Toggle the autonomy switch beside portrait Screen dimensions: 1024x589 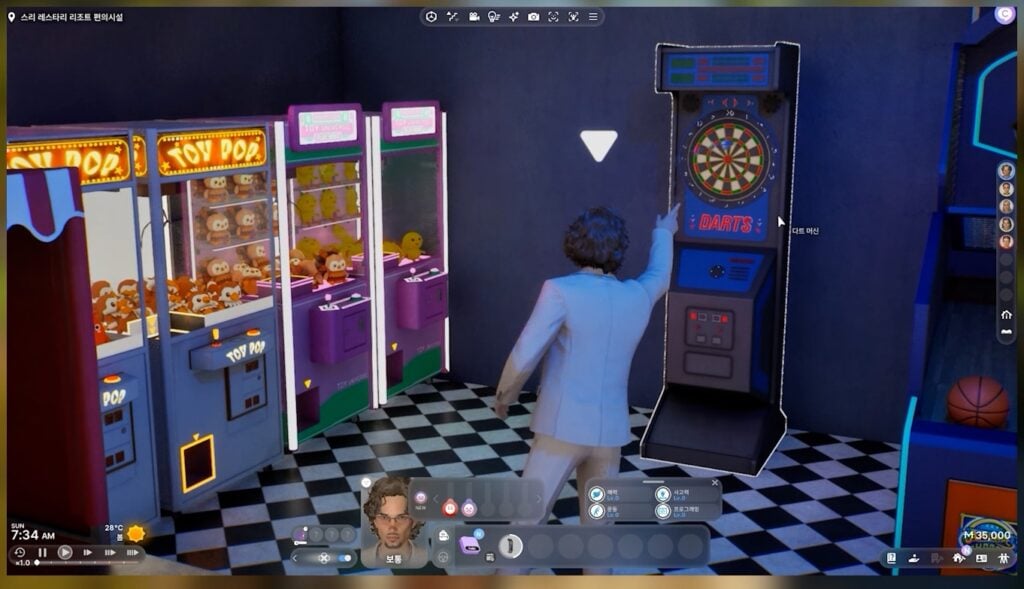pos(345,558)
